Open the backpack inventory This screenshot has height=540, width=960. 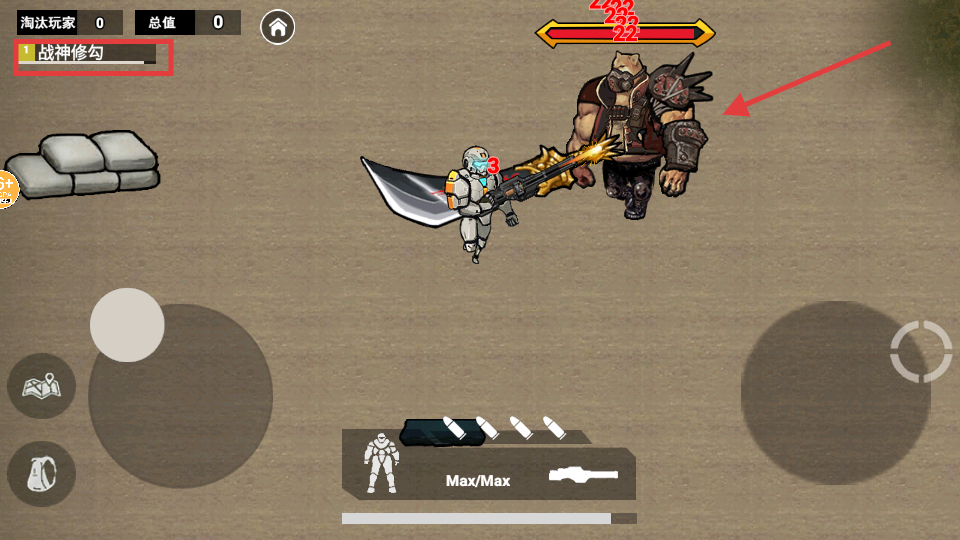coord(41,473)
